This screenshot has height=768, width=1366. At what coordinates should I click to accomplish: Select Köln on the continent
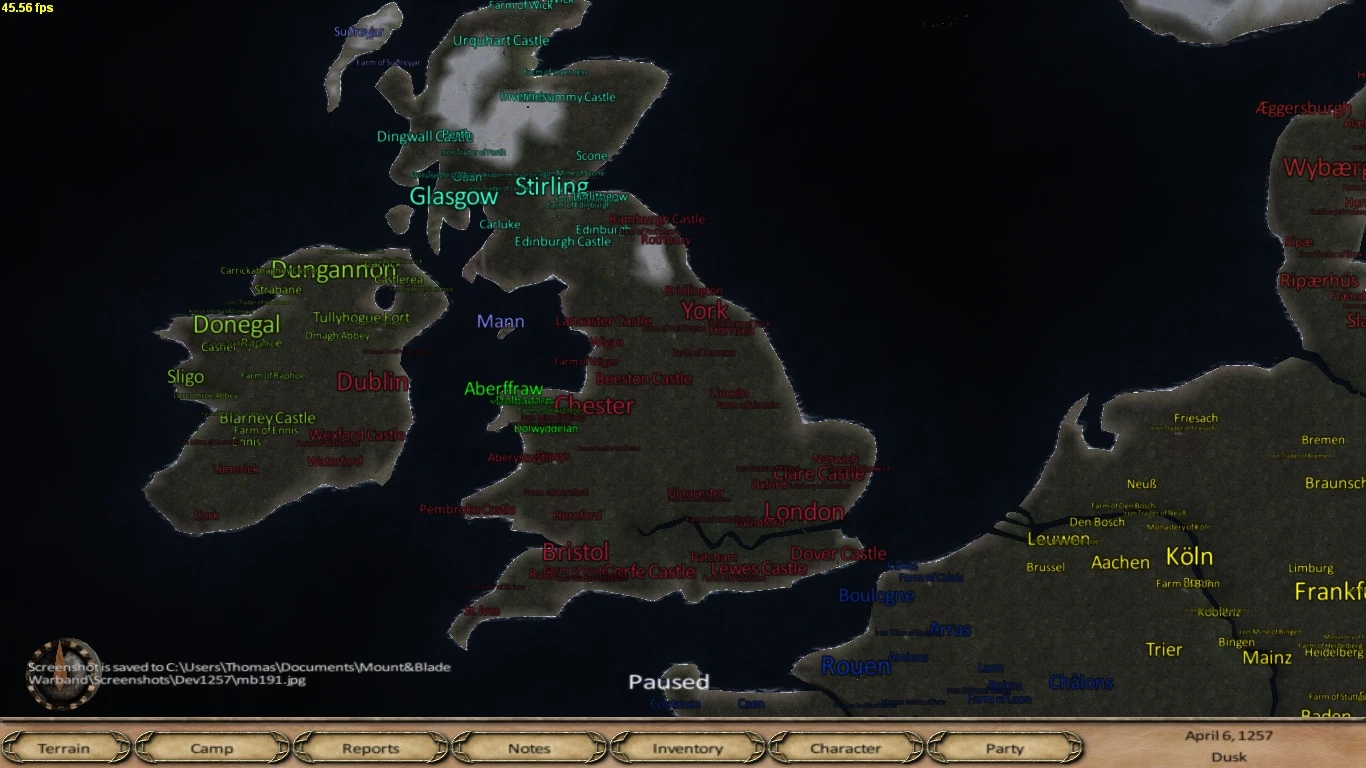click(1190, 558)
